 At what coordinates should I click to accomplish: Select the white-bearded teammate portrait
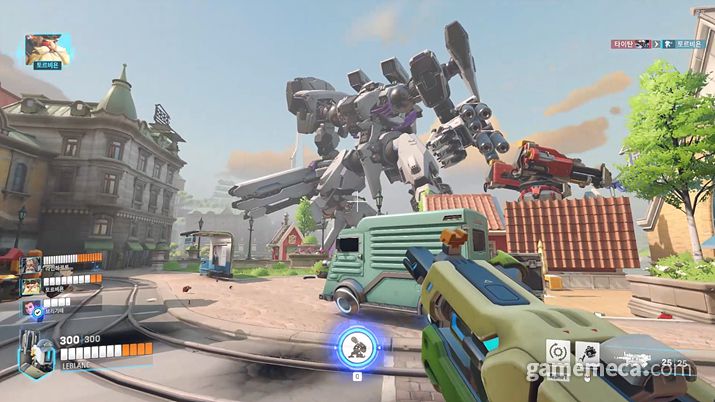(31, 263)
